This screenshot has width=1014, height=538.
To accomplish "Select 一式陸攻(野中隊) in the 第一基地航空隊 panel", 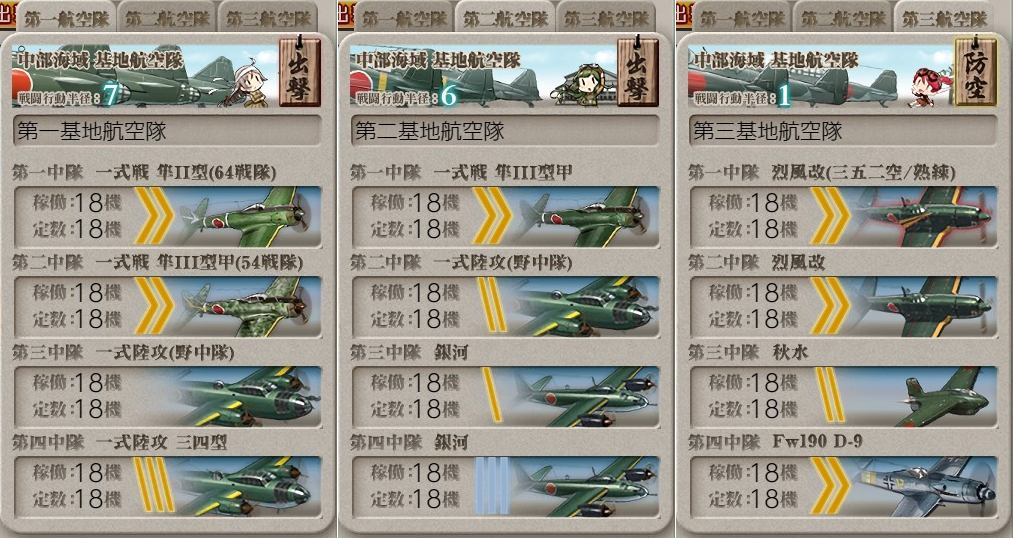I will pos(167,397).
